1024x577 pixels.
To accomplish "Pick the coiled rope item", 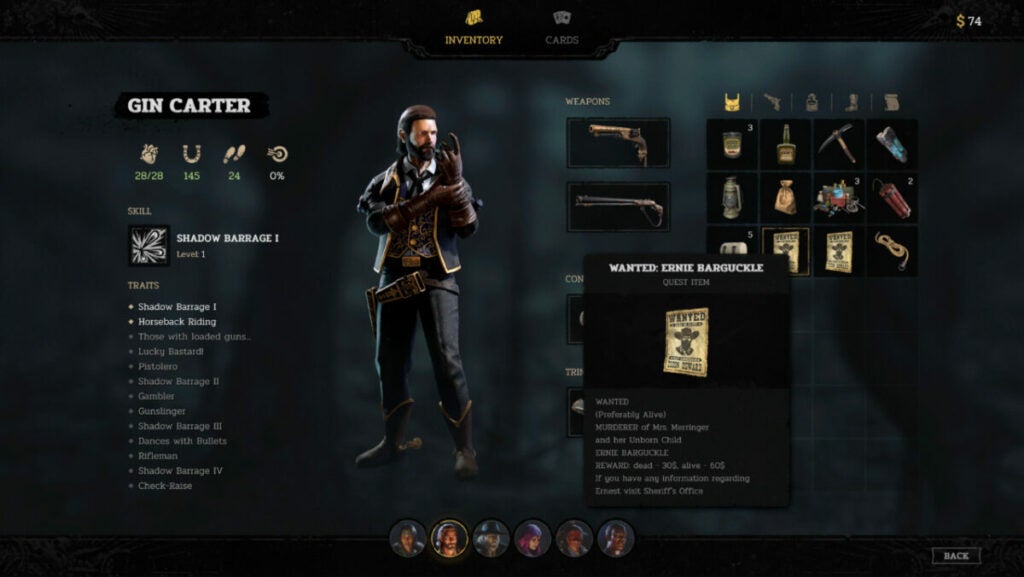I will (x=891, y=251).
